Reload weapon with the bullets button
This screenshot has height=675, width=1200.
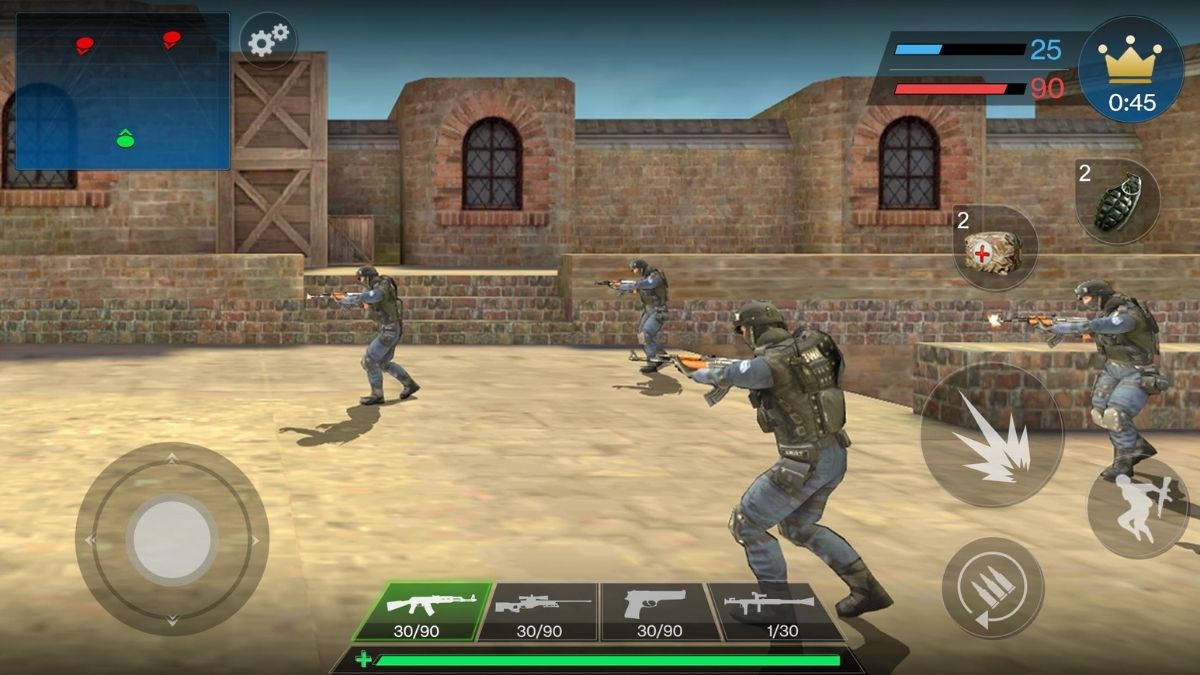click(x=993, y=587)
